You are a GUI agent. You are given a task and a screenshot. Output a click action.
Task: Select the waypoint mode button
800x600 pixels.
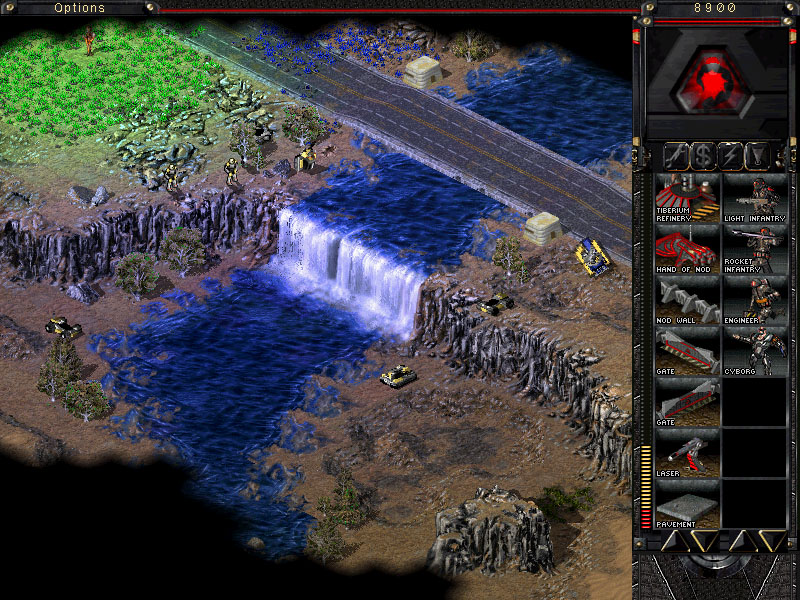[x=759, y=155]
